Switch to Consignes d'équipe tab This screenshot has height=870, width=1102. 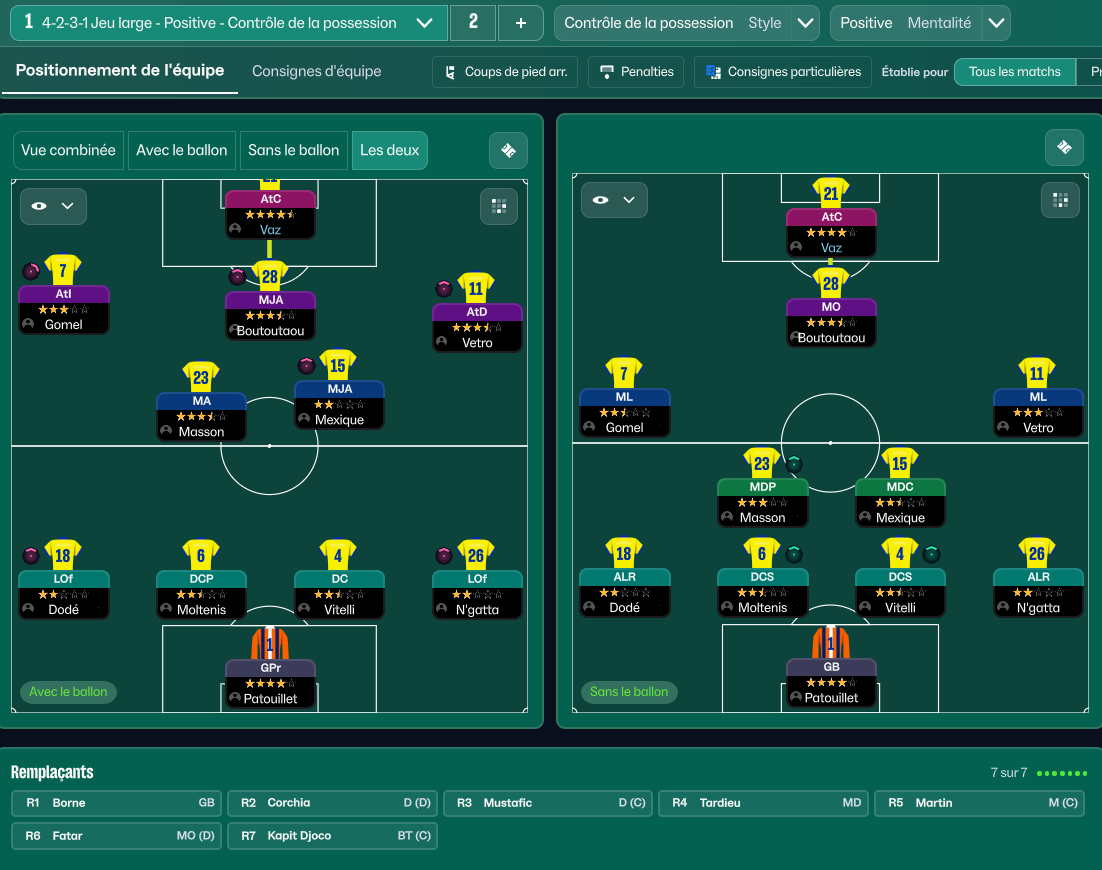click(316, 71)
